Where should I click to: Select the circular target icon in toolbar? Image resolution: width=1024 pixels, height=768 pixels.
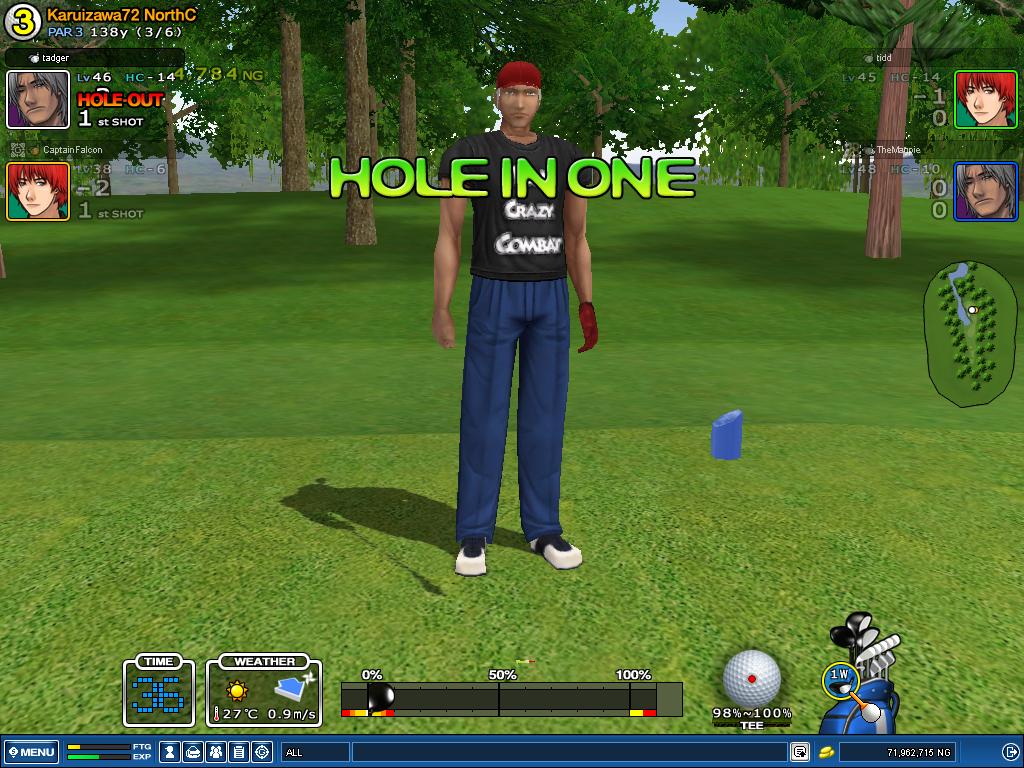pos(262,752)
